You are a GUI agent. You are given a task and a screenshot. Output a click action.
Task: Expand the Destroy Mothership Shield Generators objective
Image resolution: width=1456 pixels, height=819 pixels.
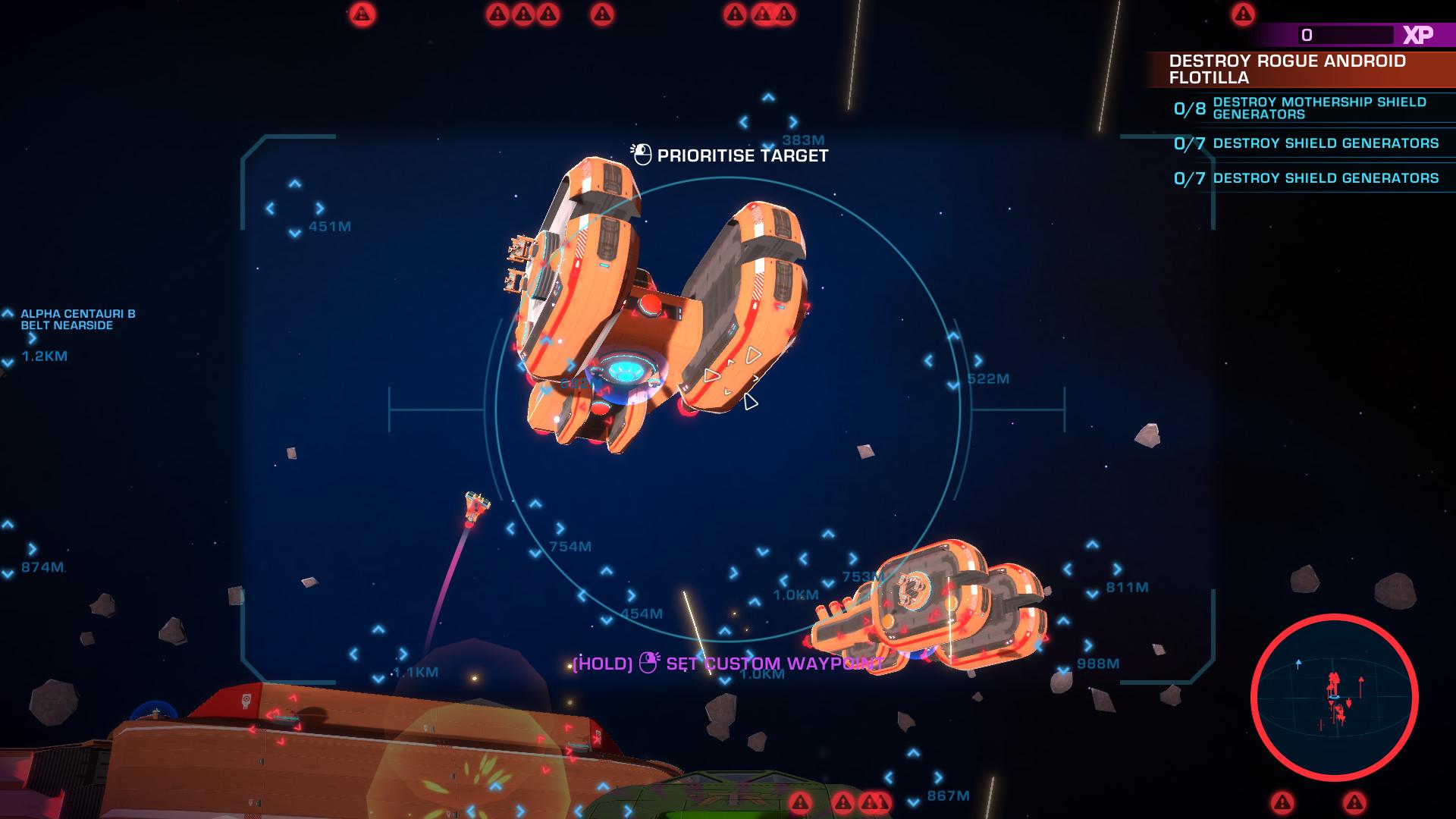pyautogui.click(x=1319, y=107)
